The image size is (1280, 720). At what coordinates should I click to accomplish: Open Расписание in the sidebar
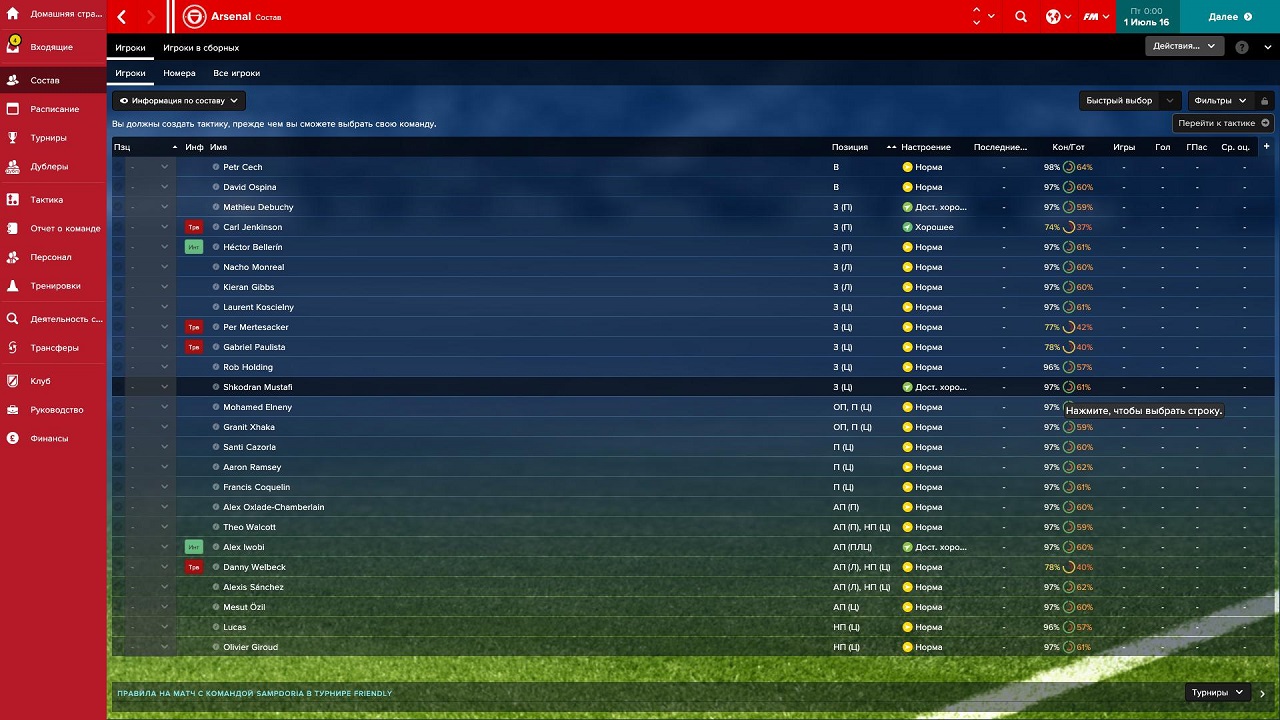[54, 109]
